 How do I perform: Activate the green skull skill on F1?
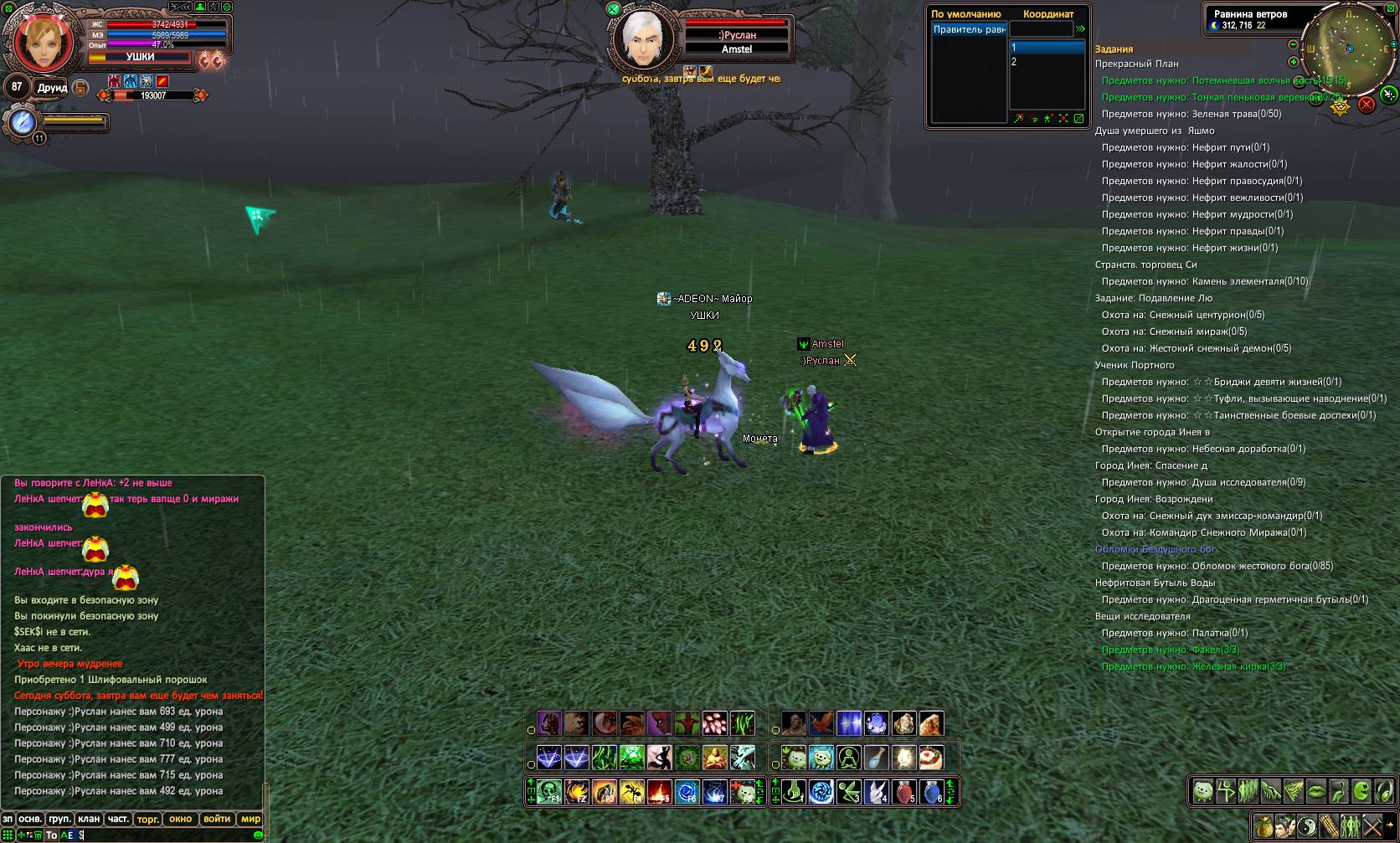(x=549, y=791)
